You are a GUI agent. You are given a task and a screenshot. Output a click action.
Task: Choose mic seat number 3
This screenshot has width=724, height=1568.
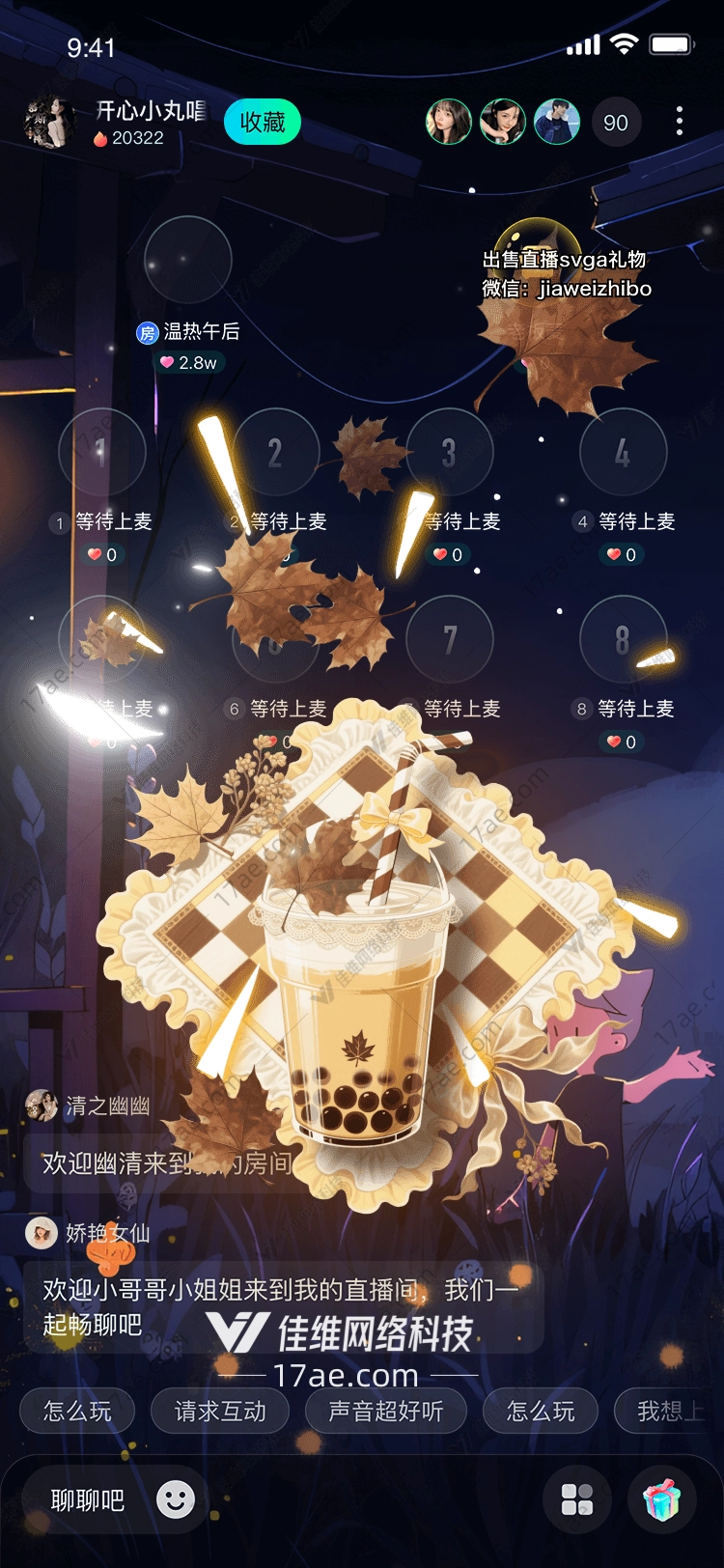coord(450,452)
